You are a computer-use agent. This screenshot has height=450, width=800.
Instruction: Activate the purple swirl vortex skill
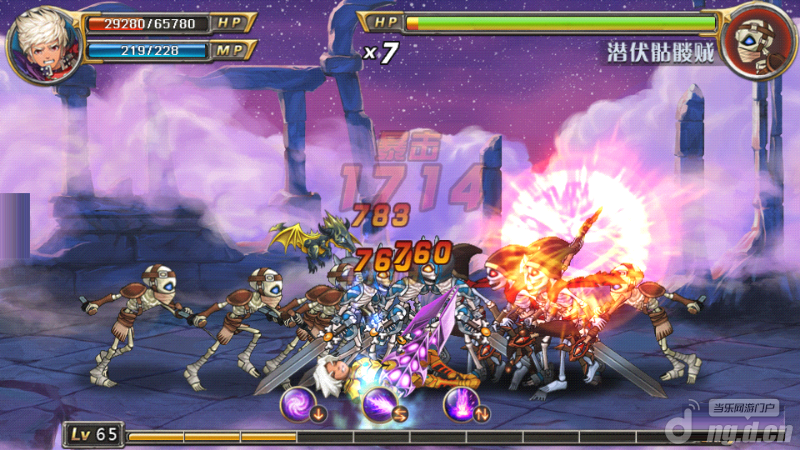point(299,405)
